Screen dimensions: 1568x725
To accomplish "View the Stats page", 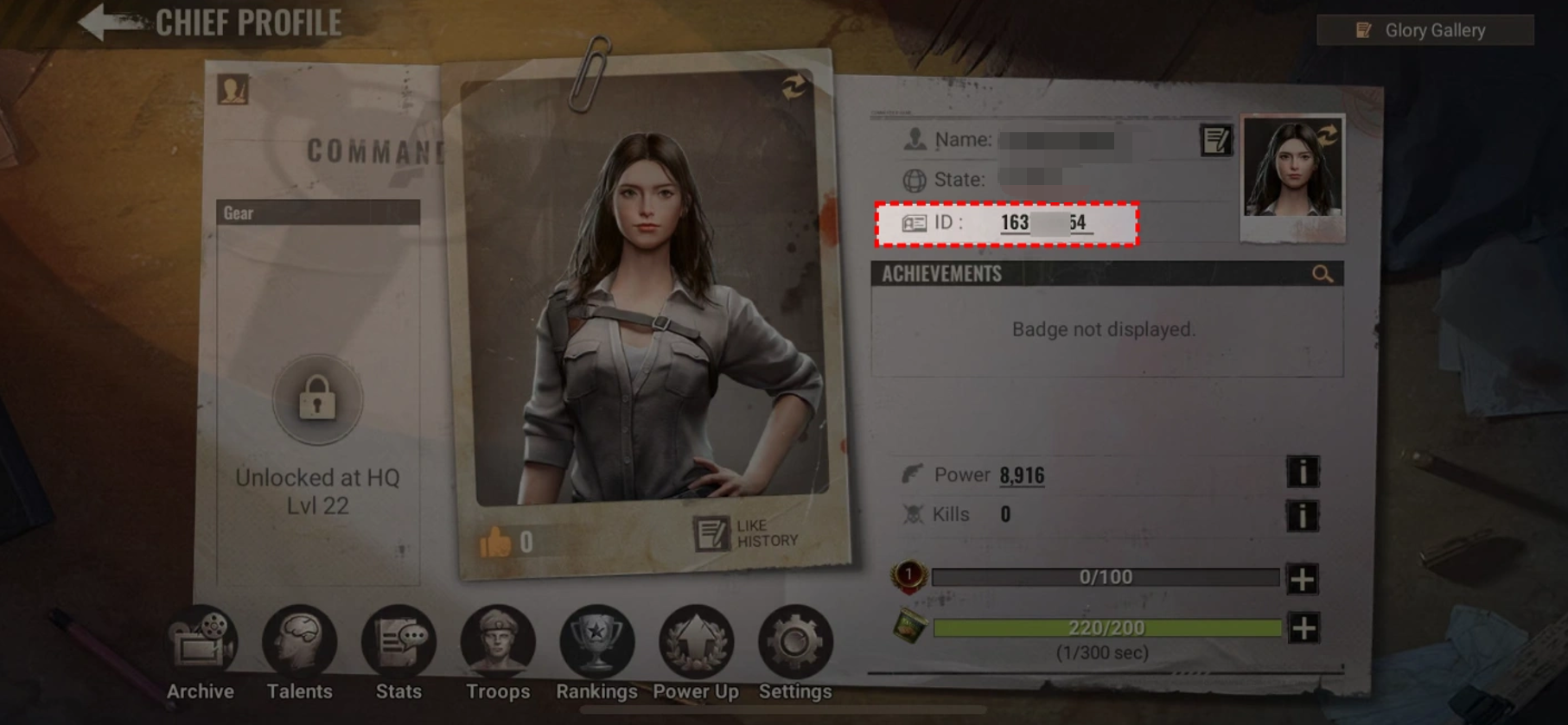I will [x=398, y=653].
